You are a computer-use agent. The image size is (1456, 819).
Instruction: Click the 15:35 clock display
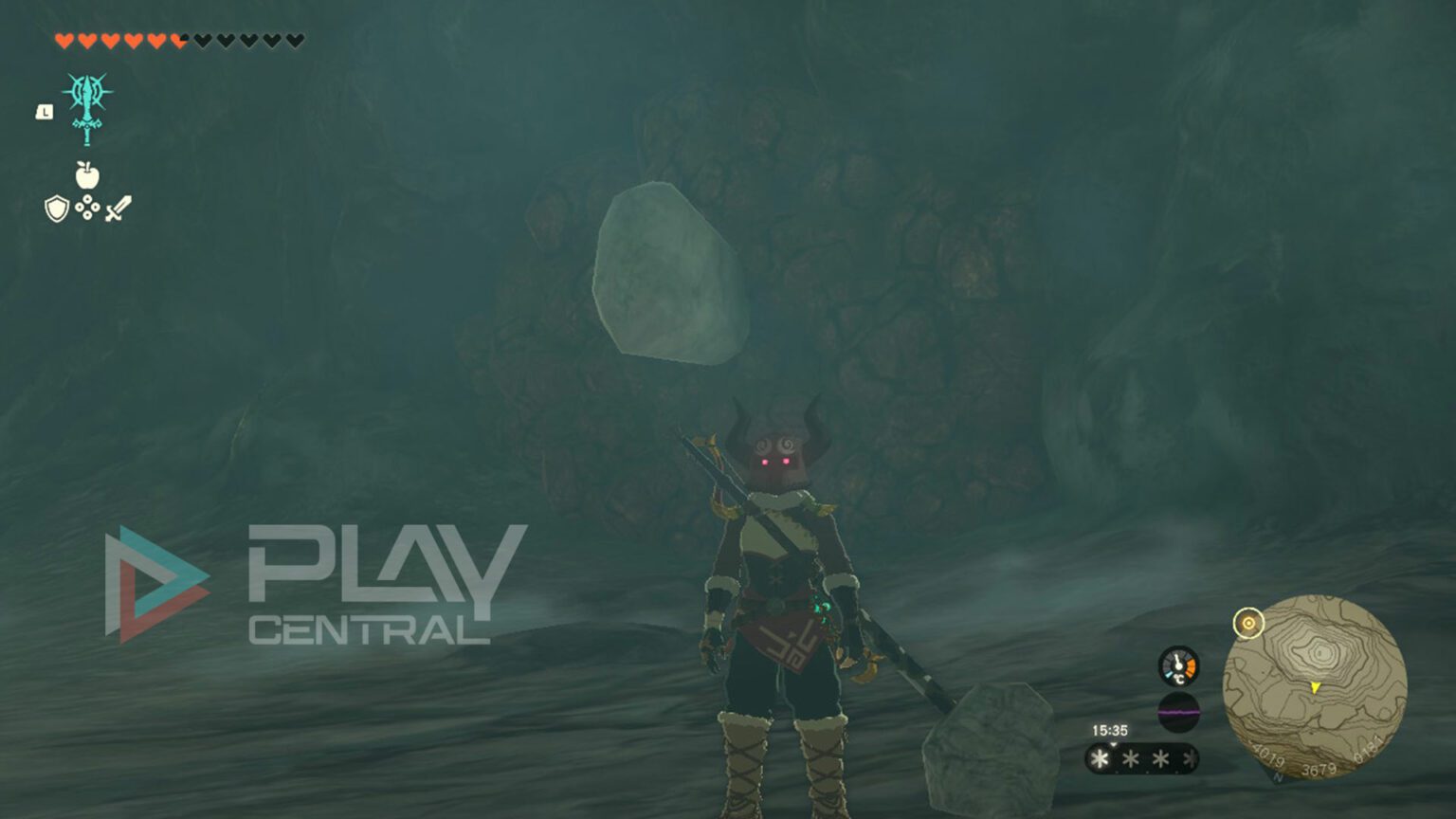click(1110, 730)
